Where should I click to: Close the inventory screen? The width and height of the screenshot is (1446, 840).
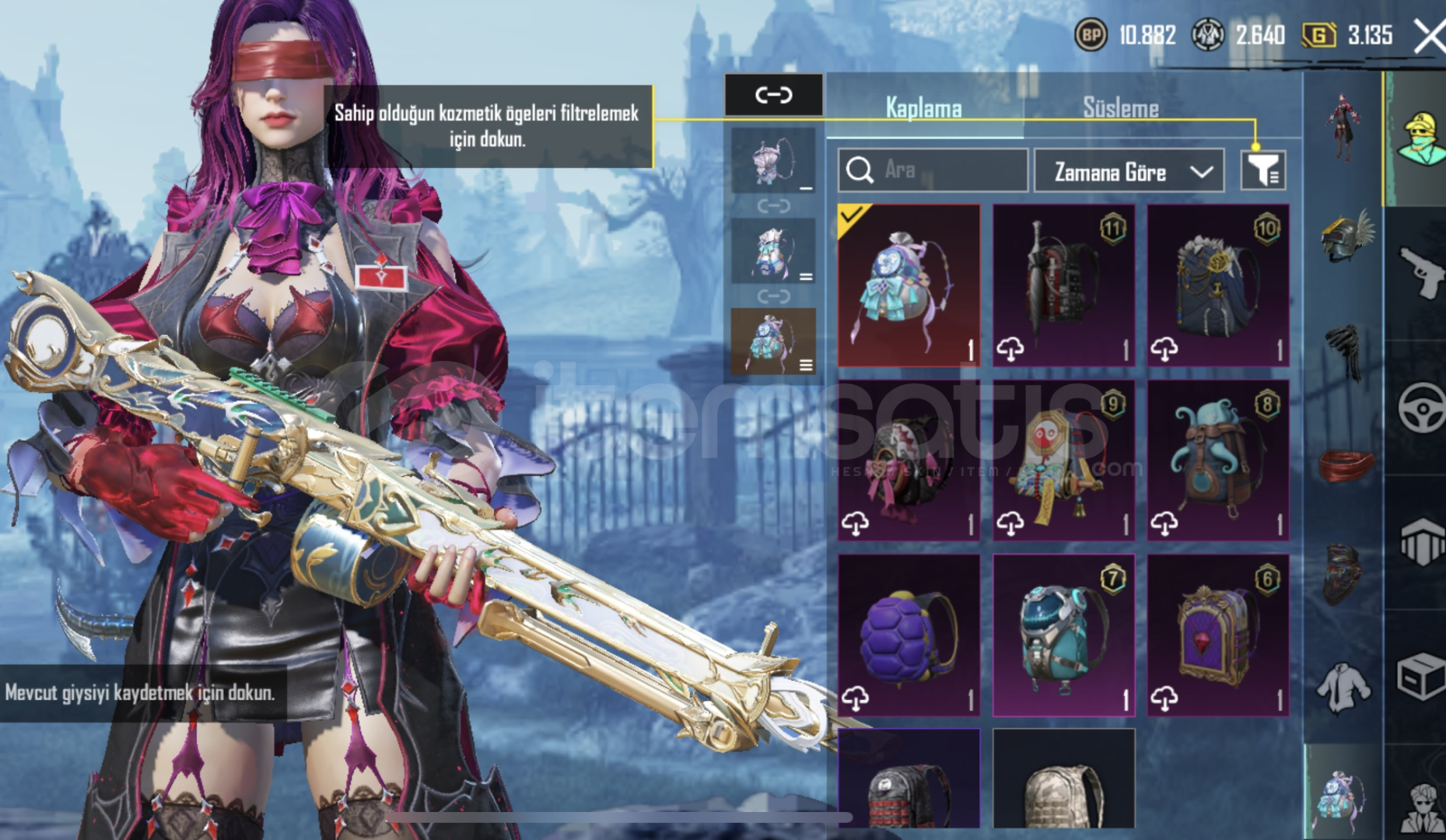1428,36
